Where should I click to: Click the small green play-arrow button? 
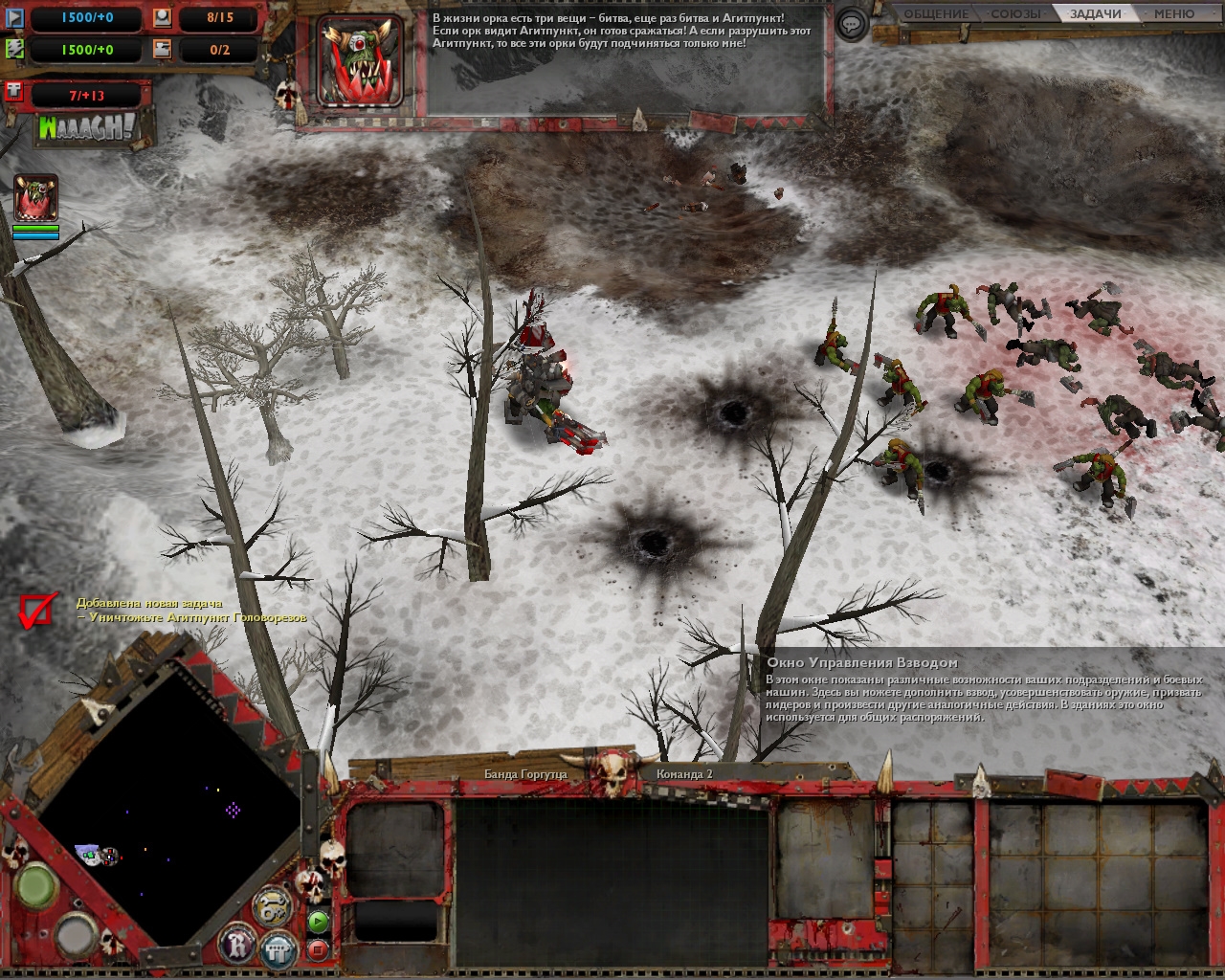(x=319, y=922)
